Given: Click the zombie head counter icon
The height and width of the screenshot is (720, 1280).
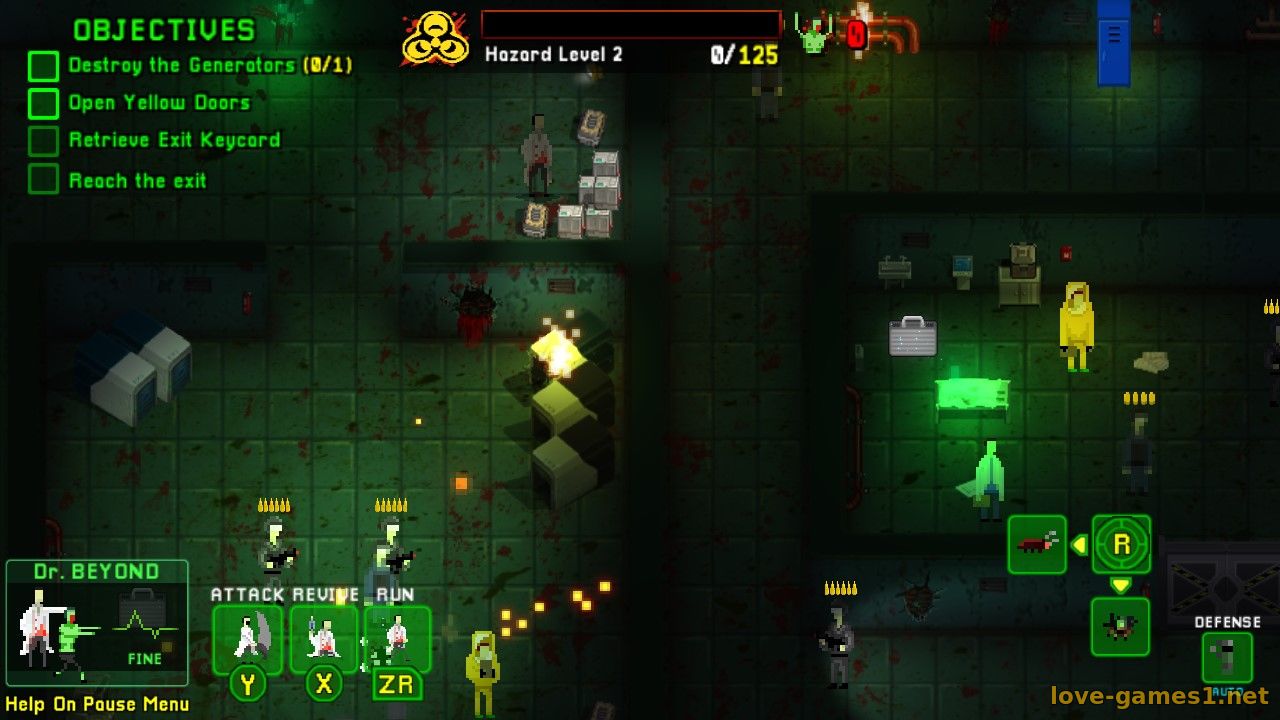Looking at the screenshot, I should coord(813,34).
